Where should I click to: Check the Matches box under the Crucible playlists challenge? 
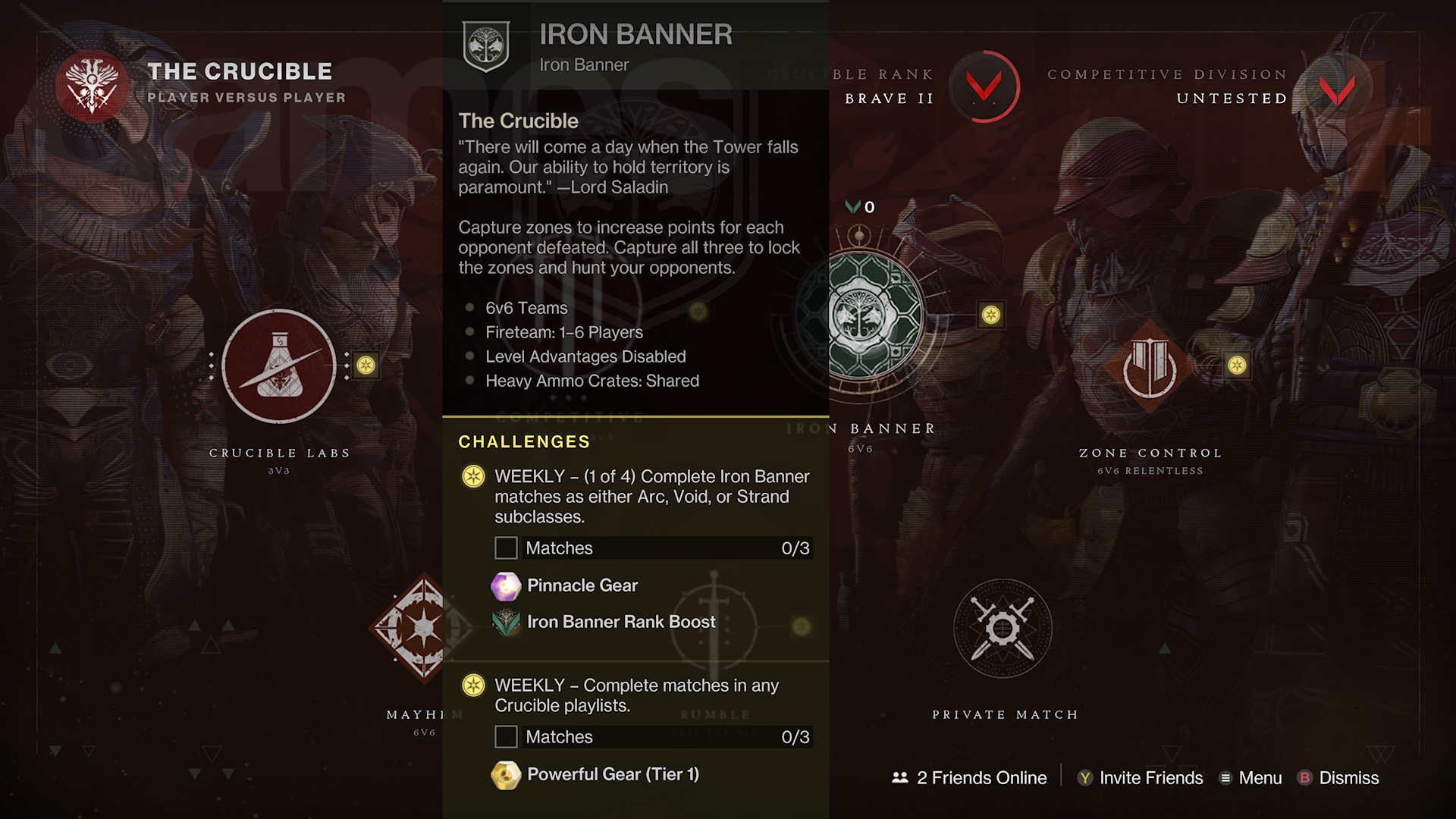506,736
